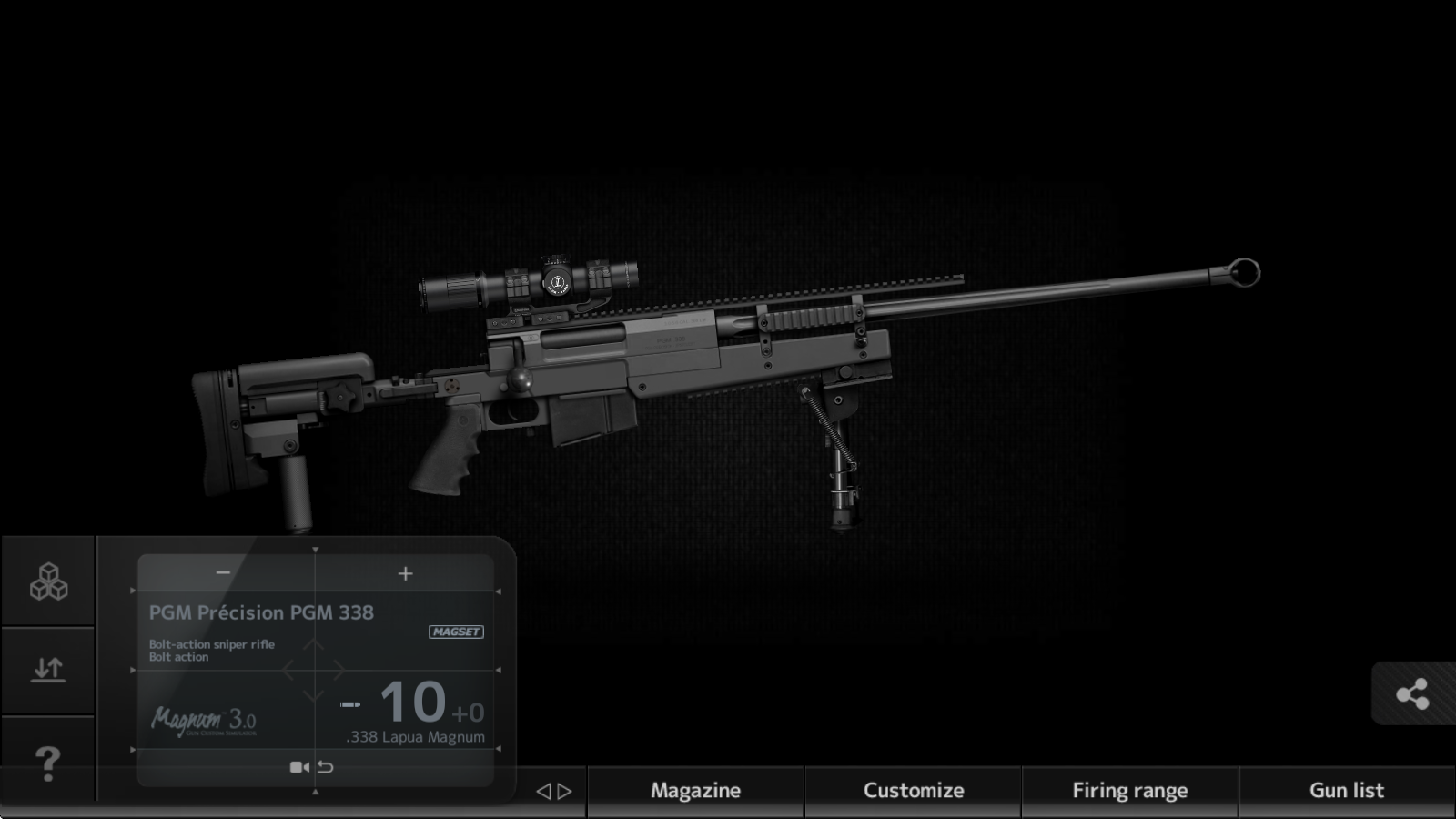Click the camera icon on info panel
The width and height of the screenshot is (1456, 819).
[298, 767]
